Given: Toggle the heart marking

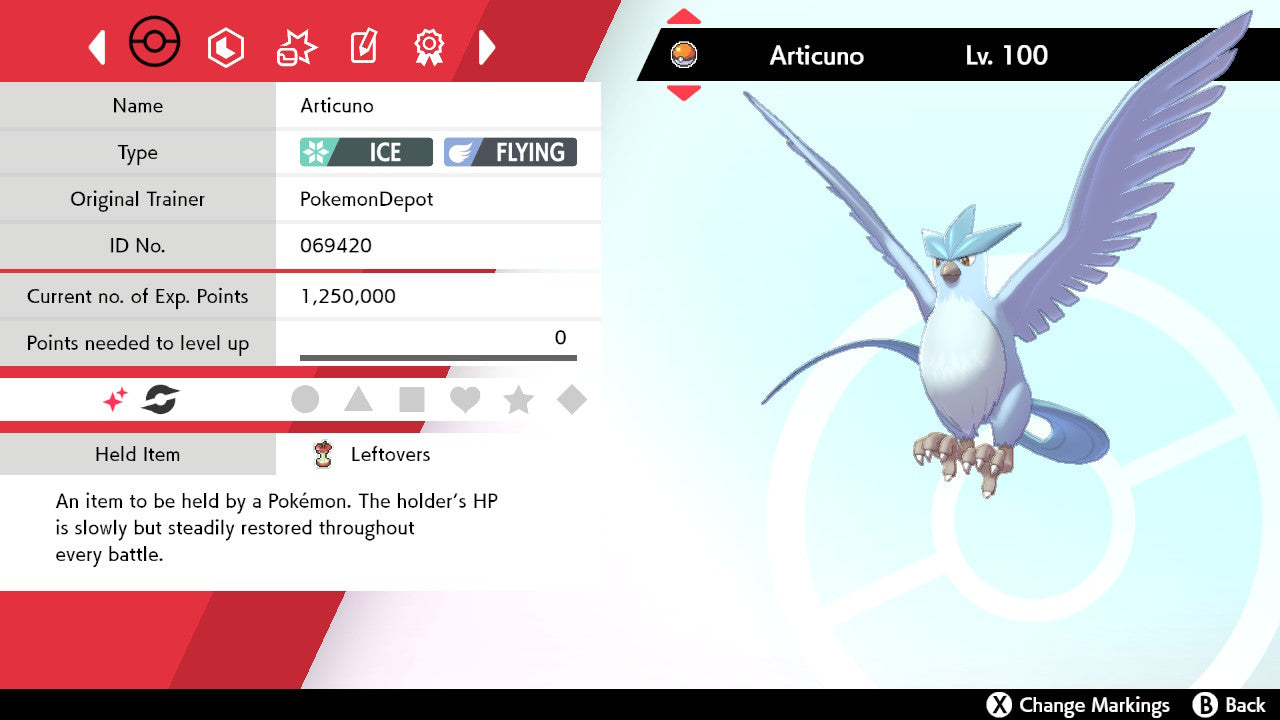Looking at the screenshot, I should [x=465, y=400].
